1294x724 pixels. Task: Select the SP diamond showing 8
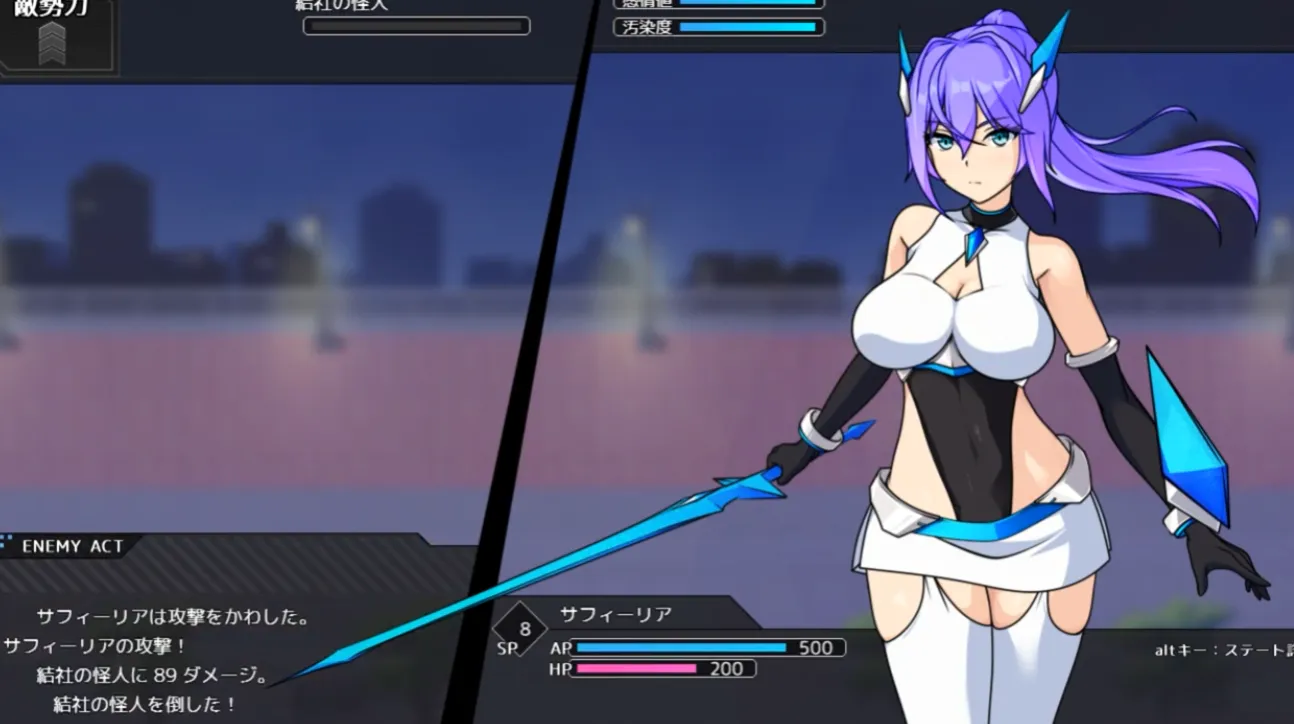click(x=518, y=630)
